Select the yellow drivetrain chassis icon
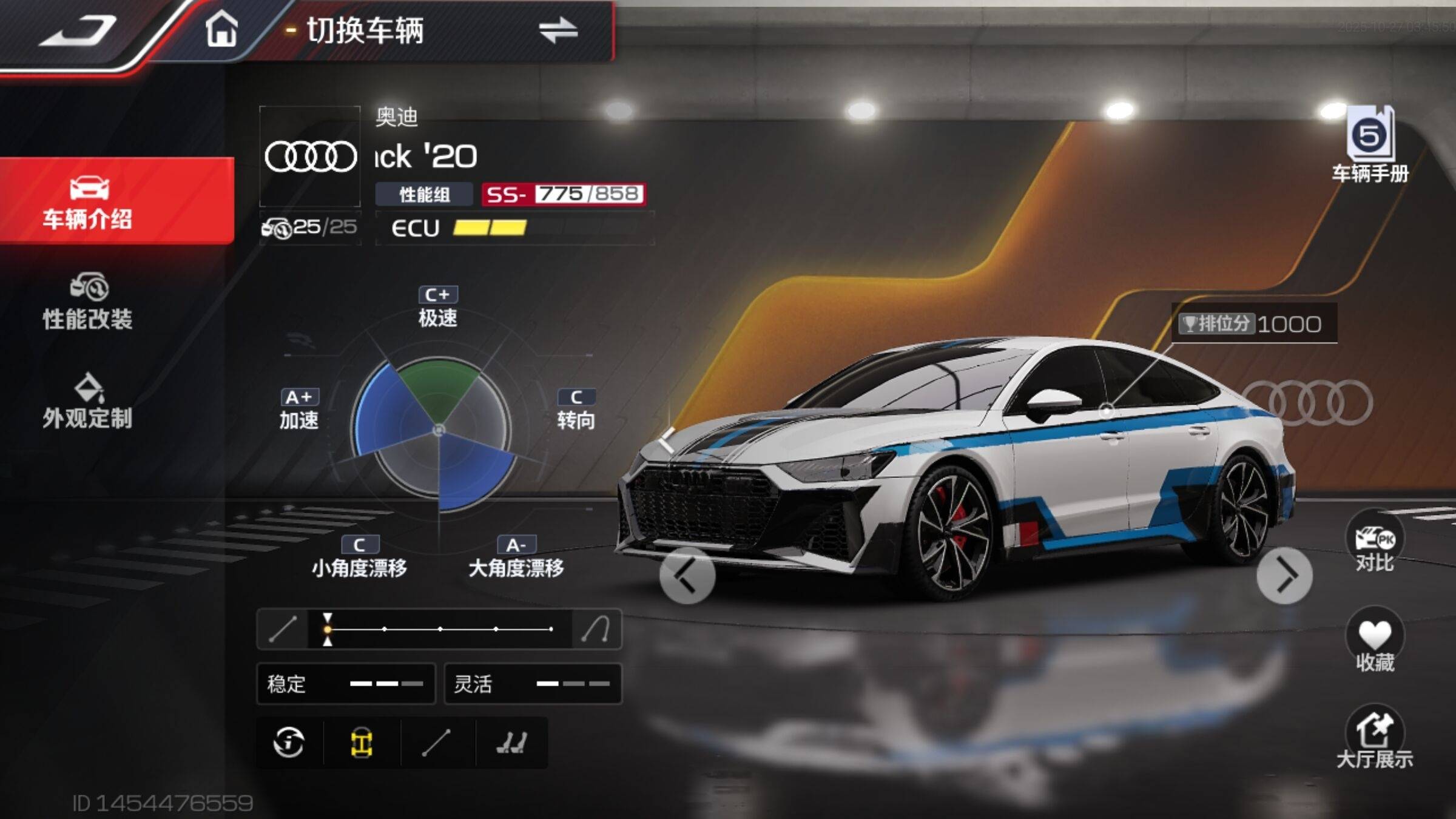 click(362, 742)
